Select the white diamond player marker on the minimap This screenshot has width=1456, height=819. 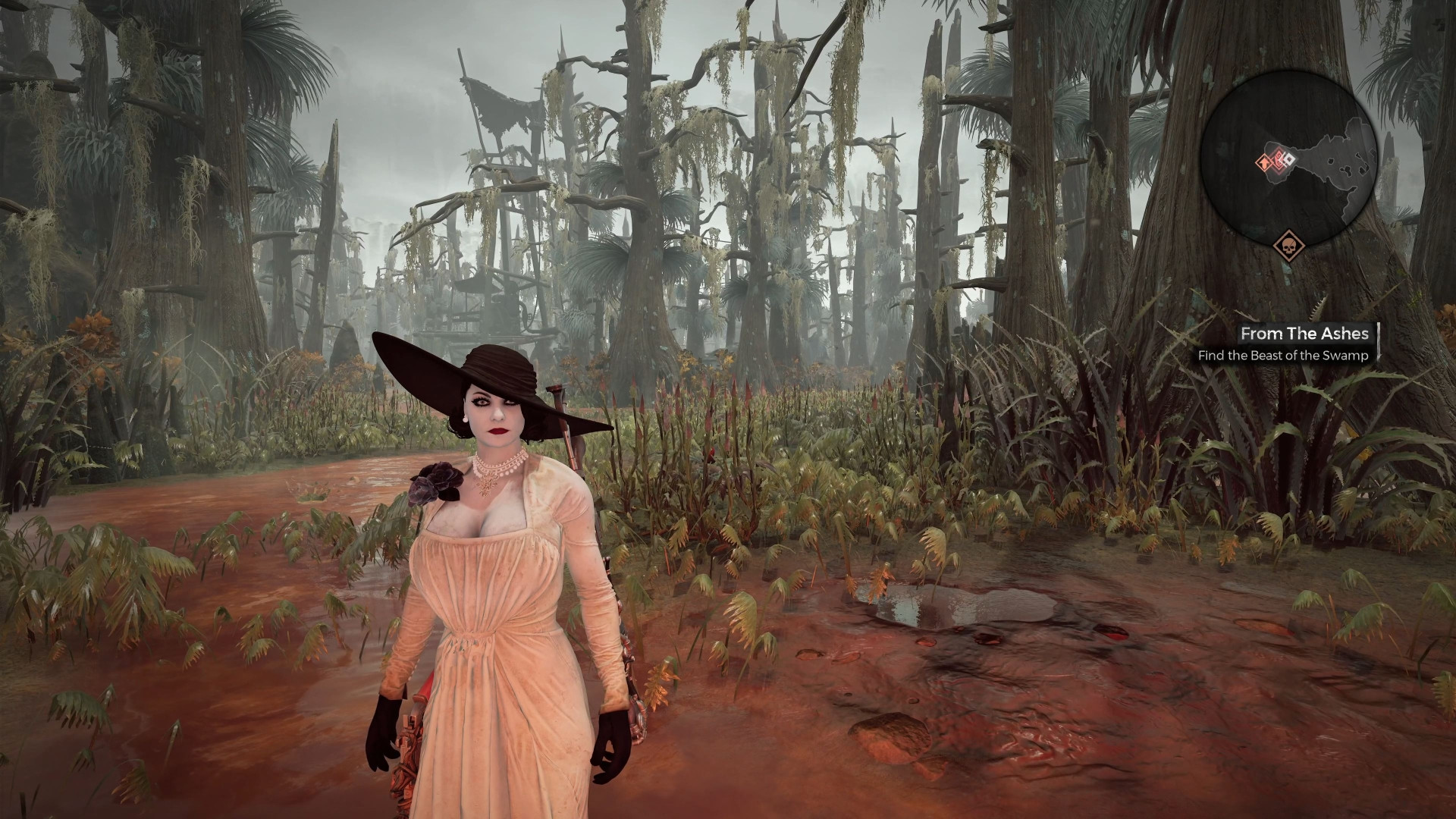[x=1291, y=158]
